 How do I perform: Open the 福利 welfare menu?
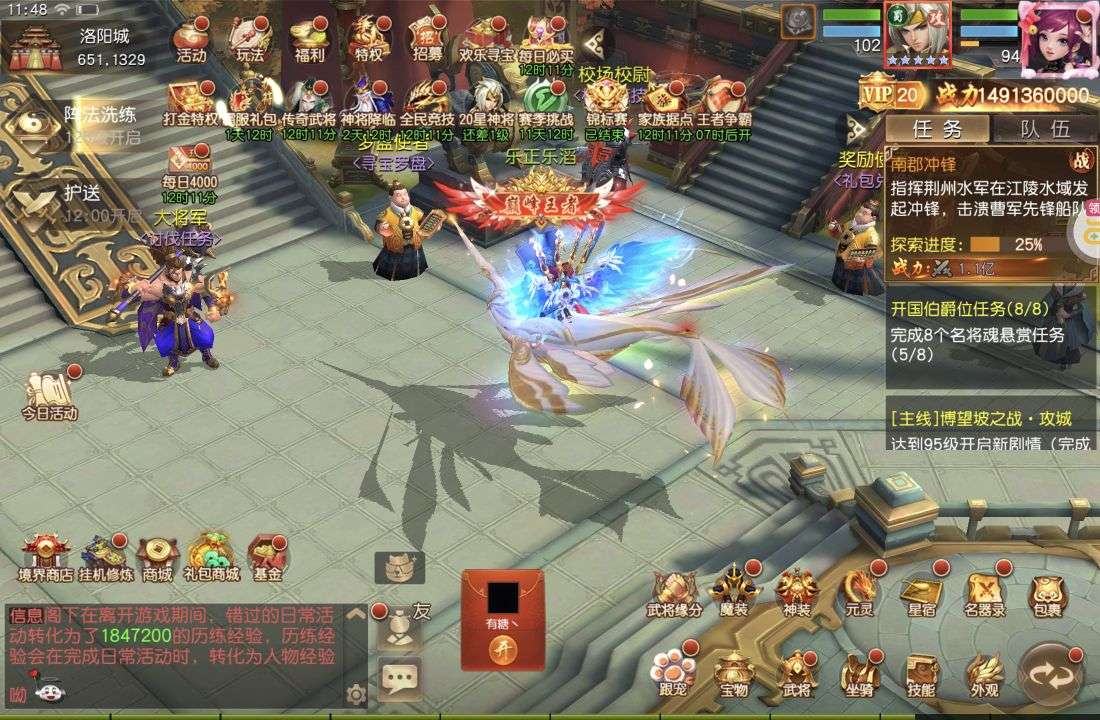tap(309, 41)
